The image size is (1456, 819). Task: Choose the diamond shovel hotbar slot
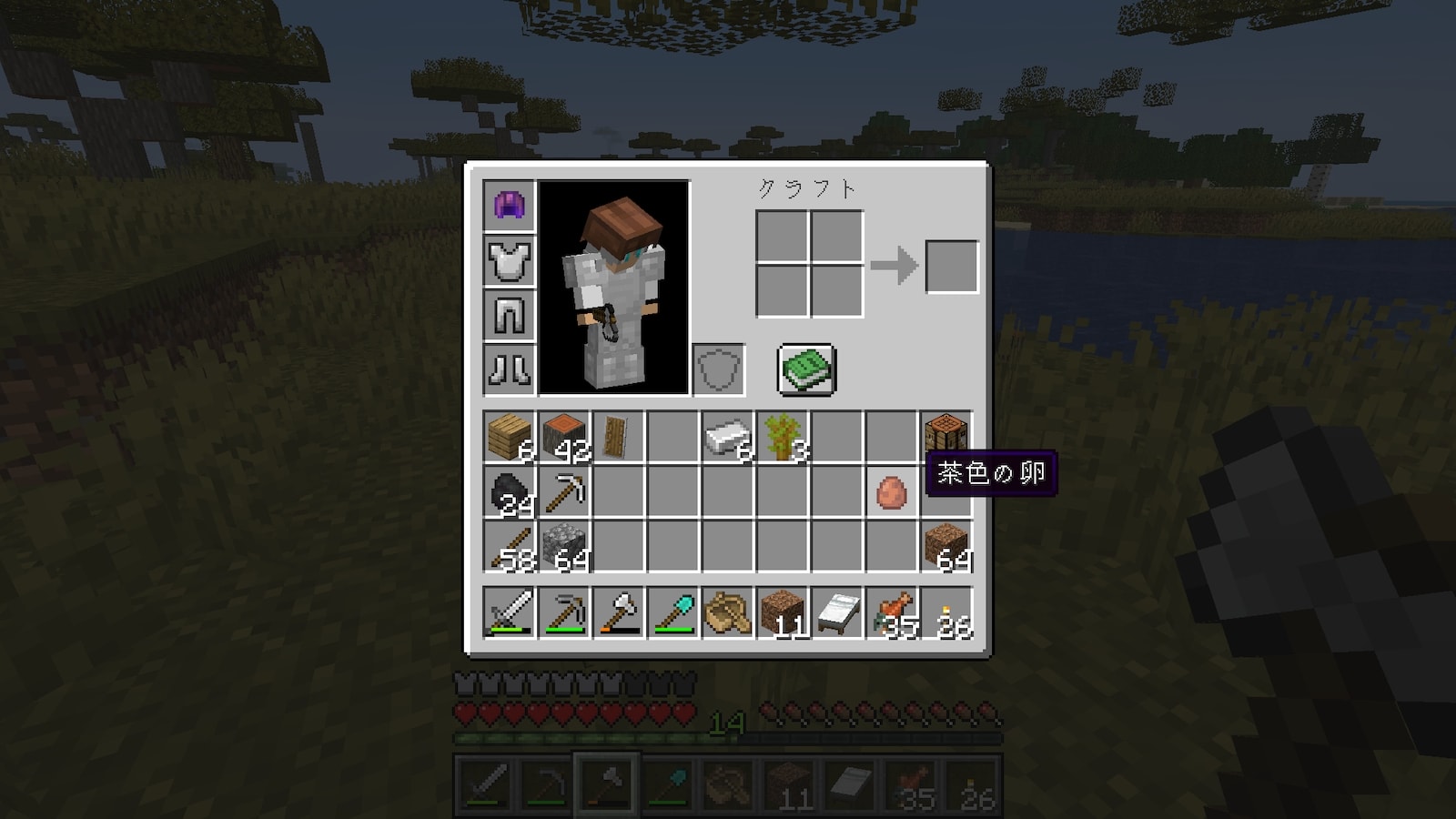coord(673,612)
